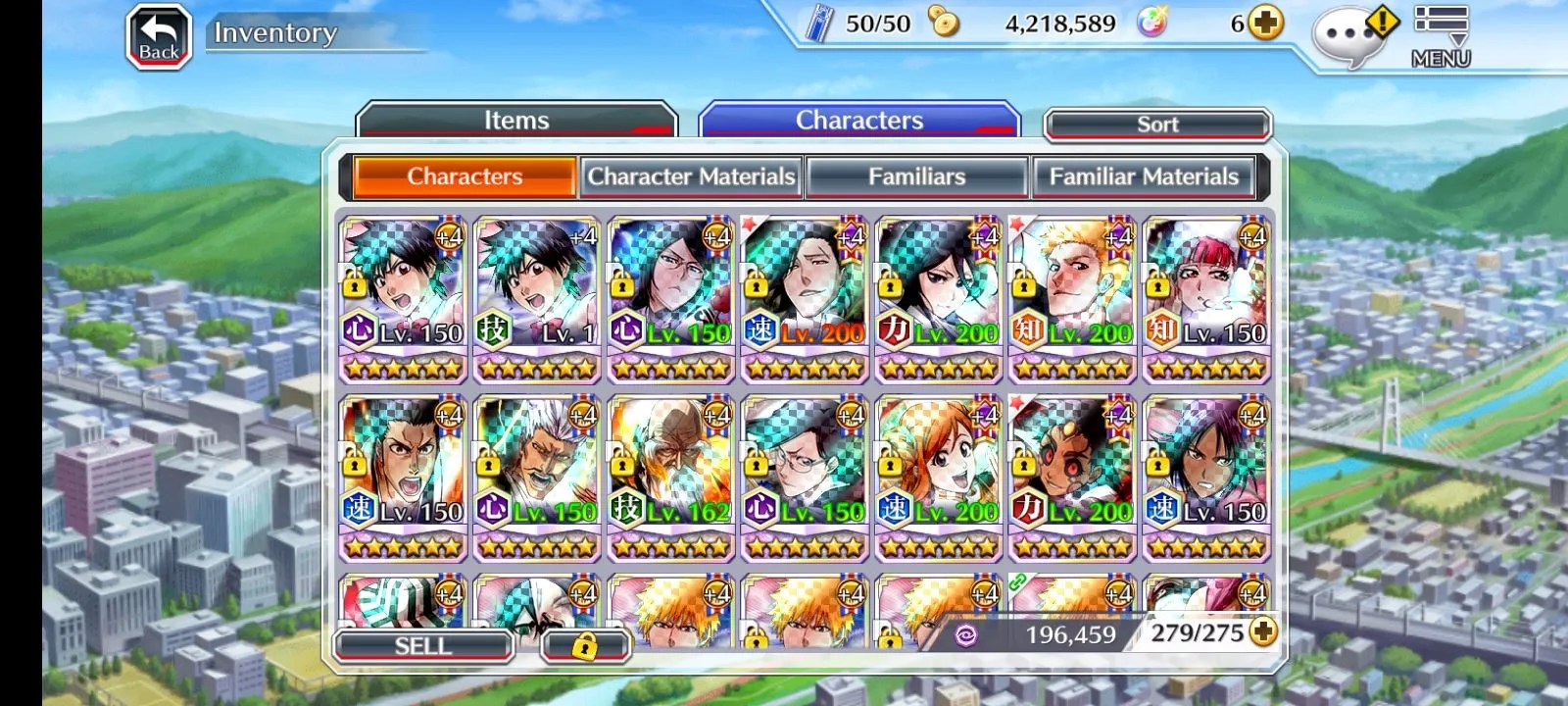The width and height of the screenshot is (1568, 706).
Task: Switch to the Familiars sub-tab
Action: (x=916, y=176)
